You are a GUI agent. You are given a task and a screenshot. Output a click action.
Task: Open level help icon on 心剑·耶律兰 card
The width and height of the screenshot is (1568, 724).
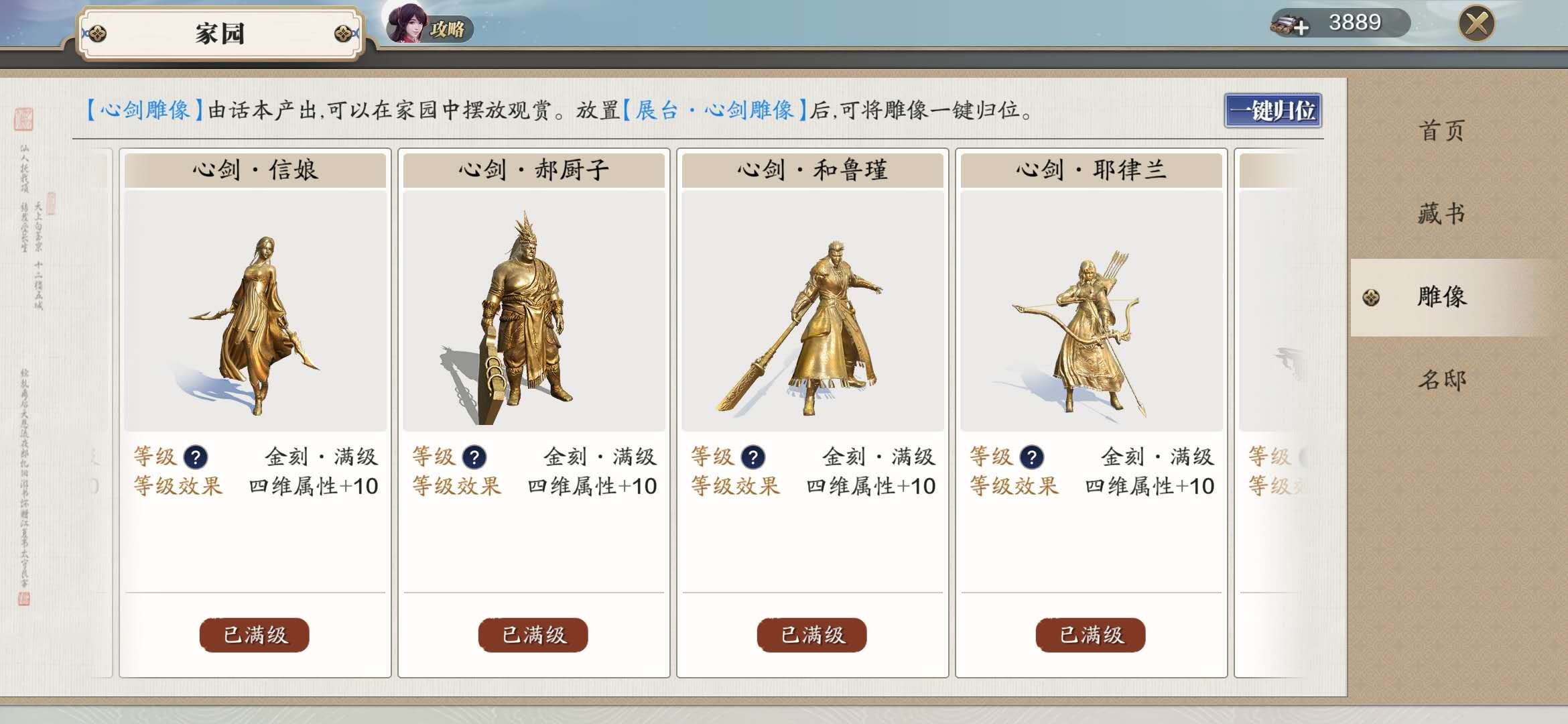click(1031, 456)
